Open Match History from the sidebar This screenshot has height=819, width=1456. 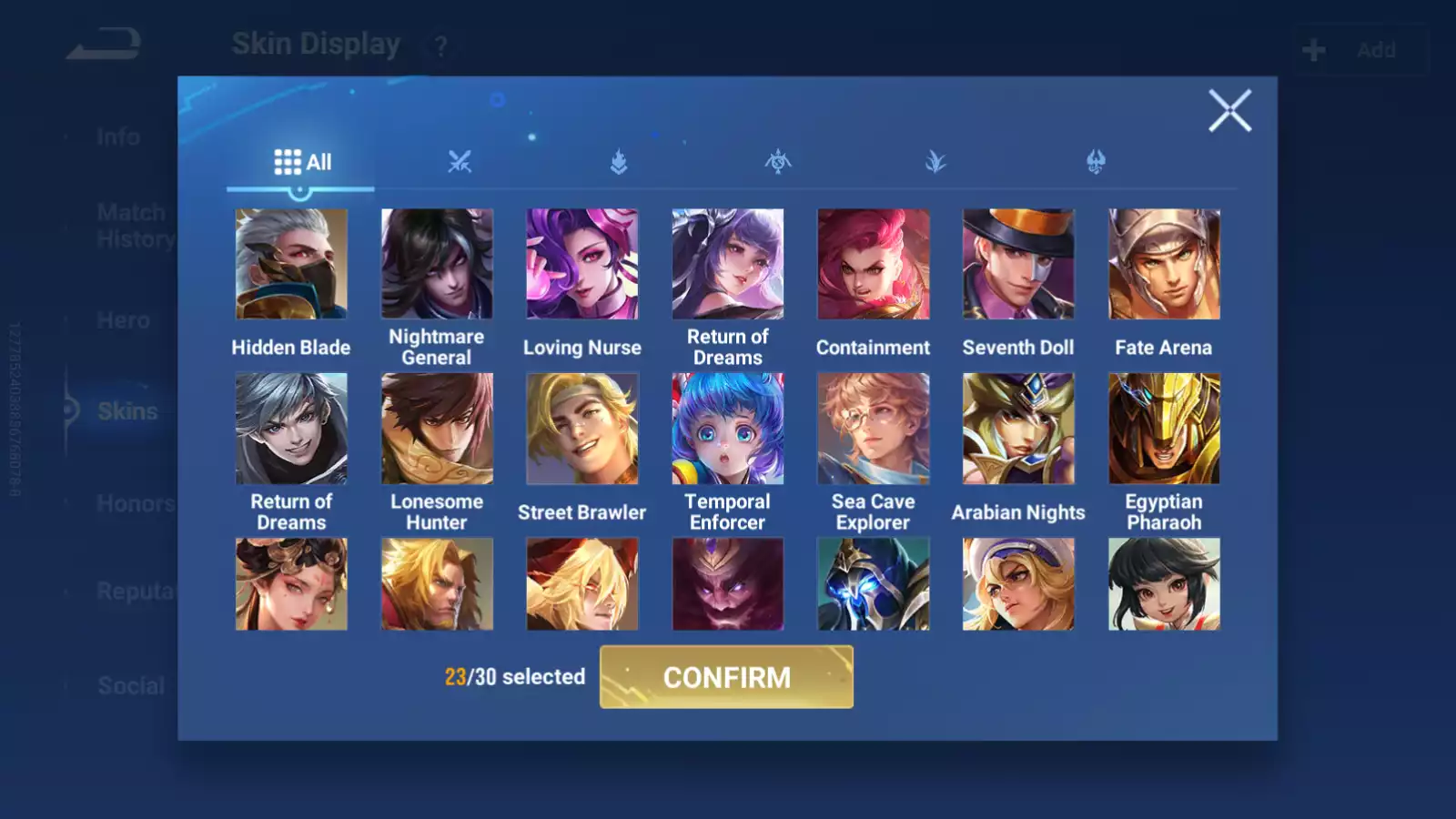tap(132, 225)
